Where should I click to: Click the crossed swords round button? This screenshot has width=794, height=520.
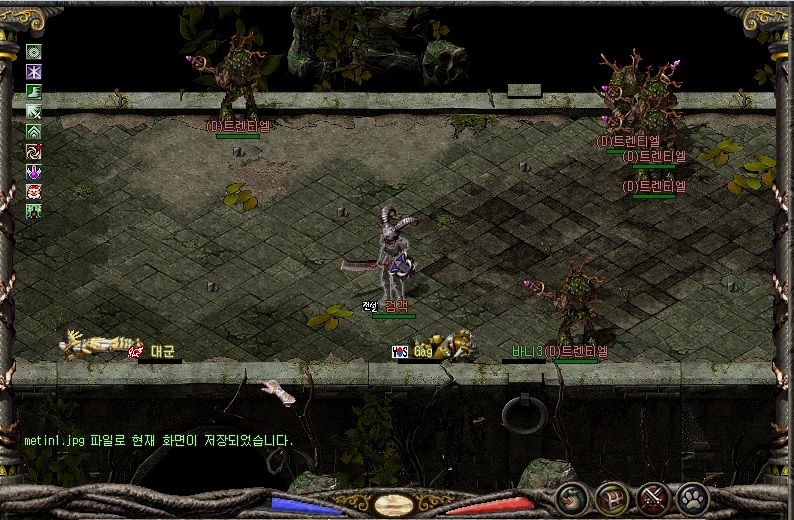coord(653,497)
